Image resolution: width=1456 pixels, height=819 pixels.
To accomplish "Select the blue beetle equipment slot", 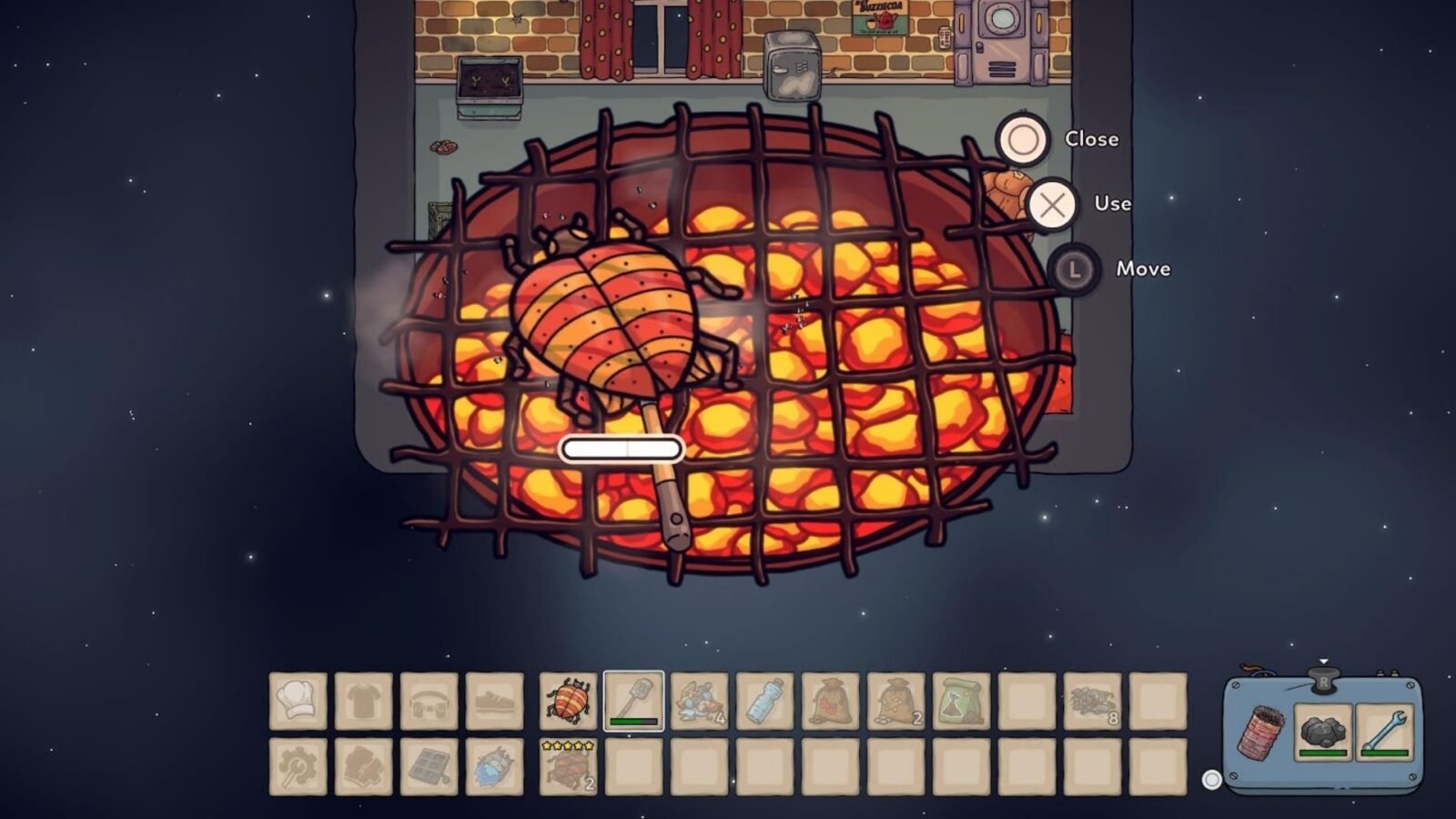I will point(495,767).
